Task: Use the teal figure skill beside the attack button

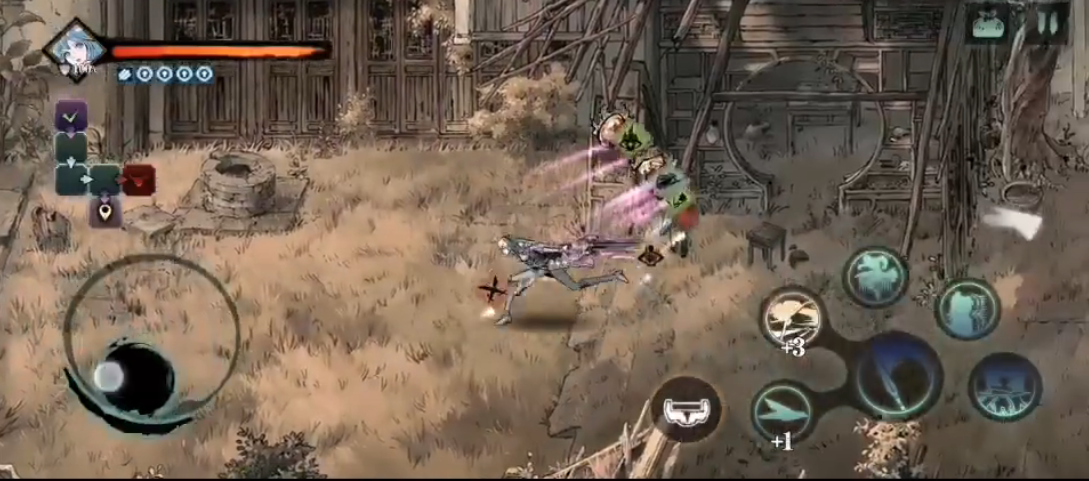Action: coord(967,308)
